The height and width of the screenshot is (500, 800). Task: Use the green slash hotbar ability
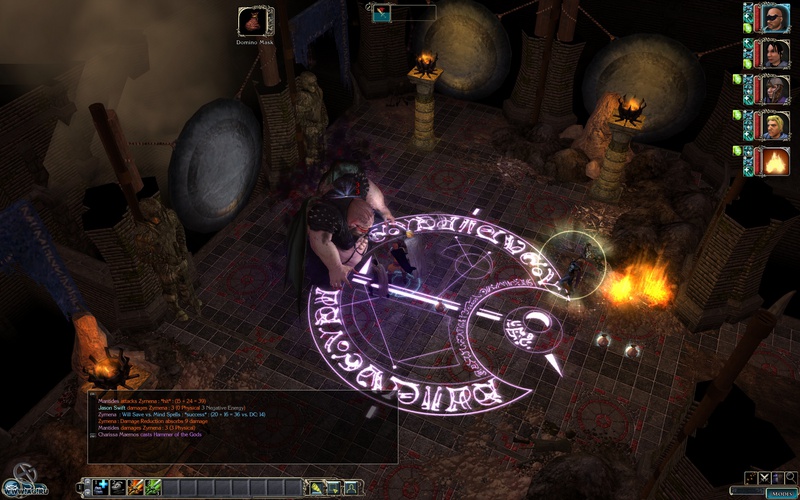(x=153, y=487)
